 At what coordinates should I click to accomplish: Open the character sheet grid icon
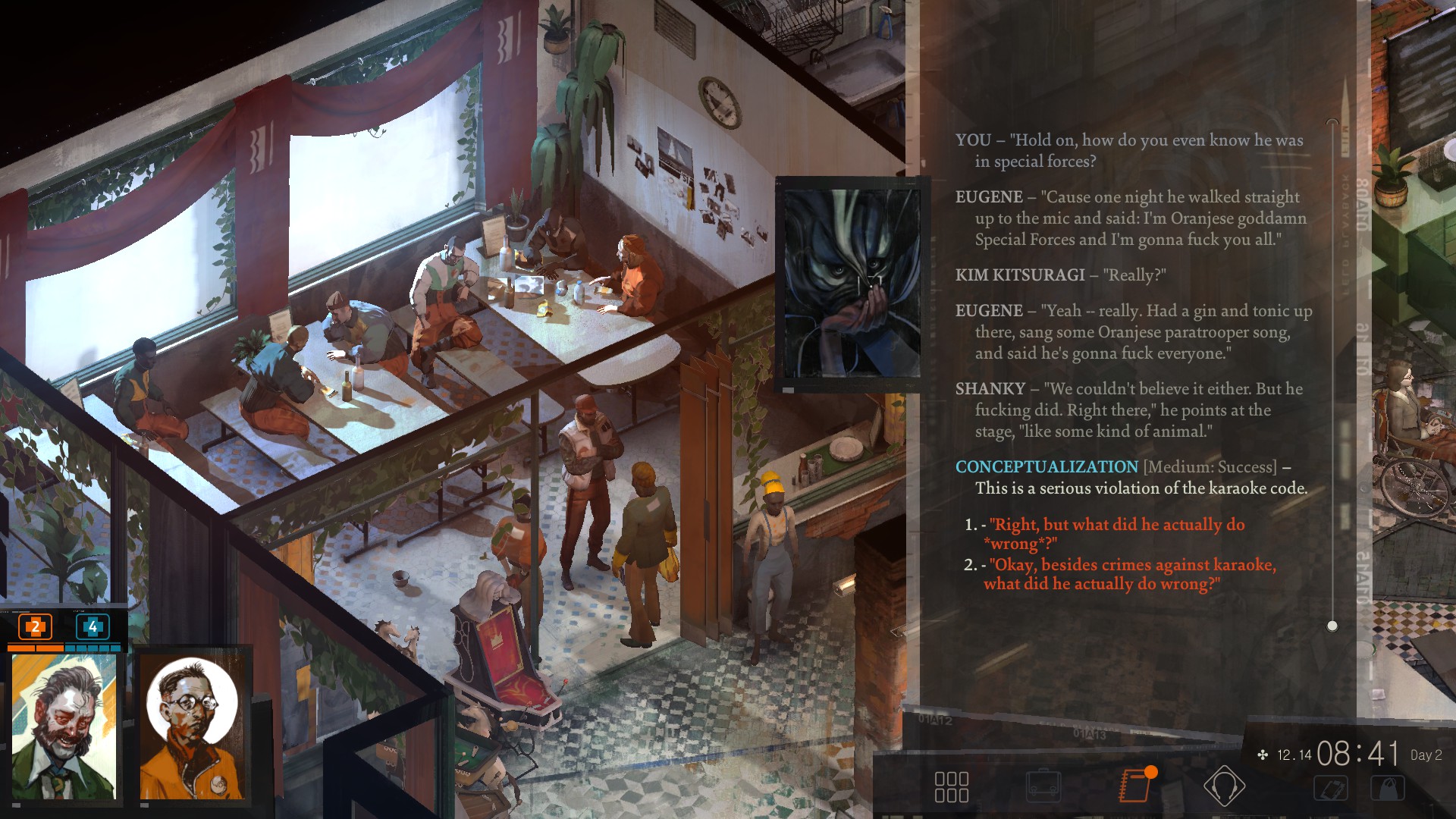[951, 787]
